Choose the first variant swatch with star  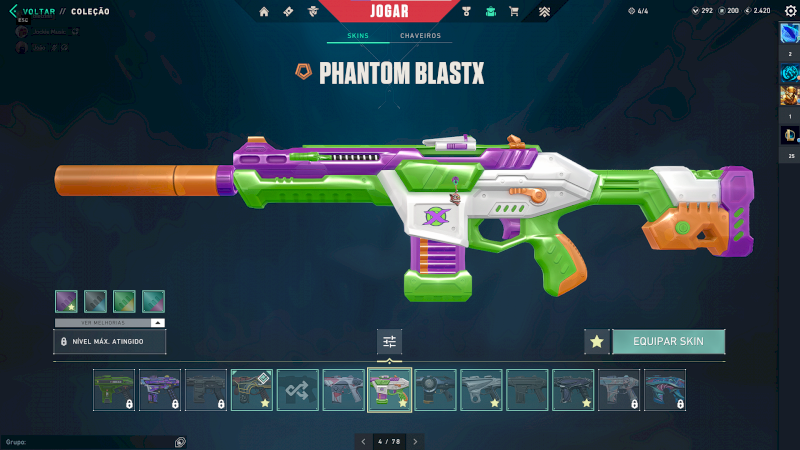(x=66, y=301)
